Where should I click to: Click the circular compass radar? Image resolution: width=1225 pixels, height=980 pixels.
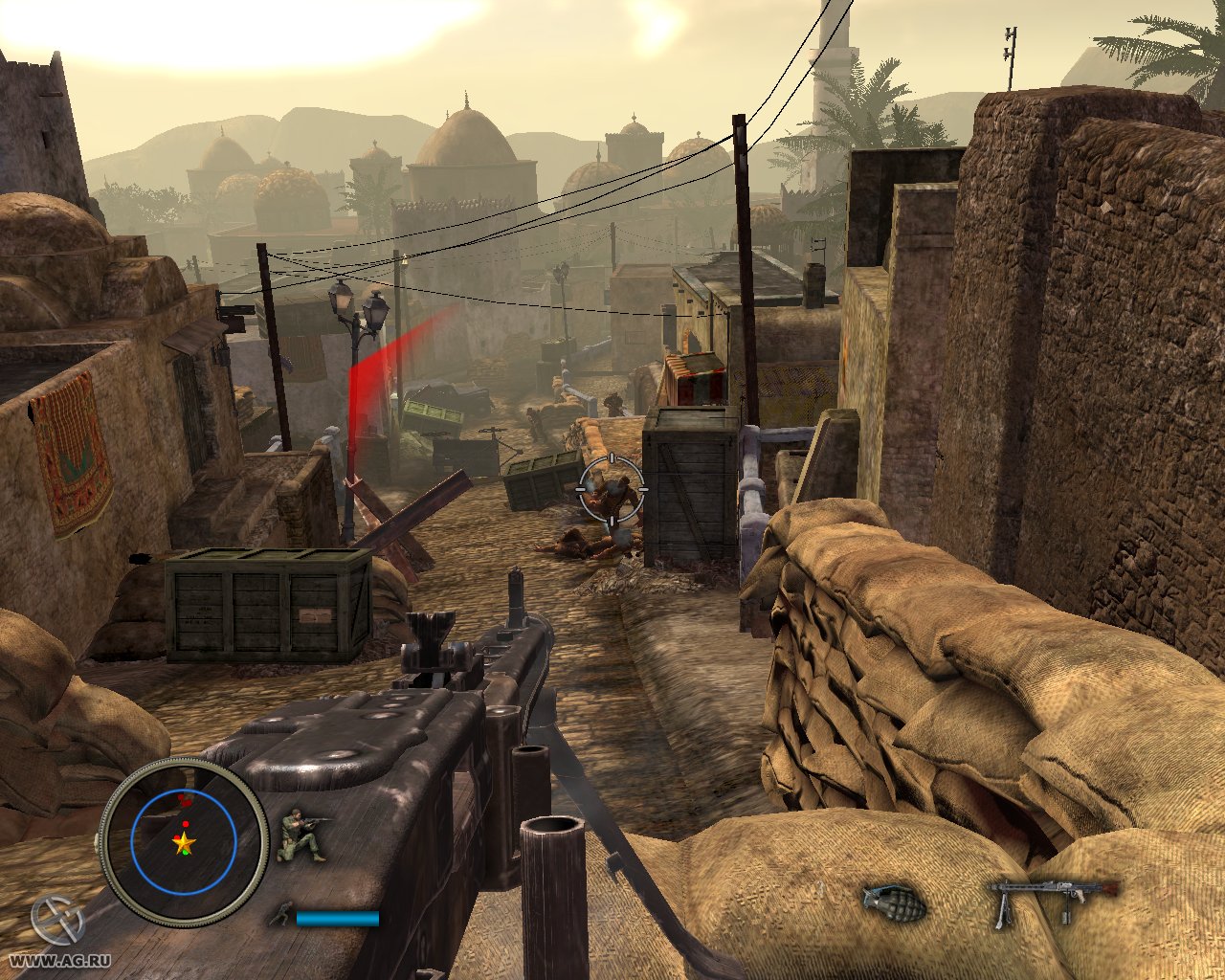(x=183, y=842)
